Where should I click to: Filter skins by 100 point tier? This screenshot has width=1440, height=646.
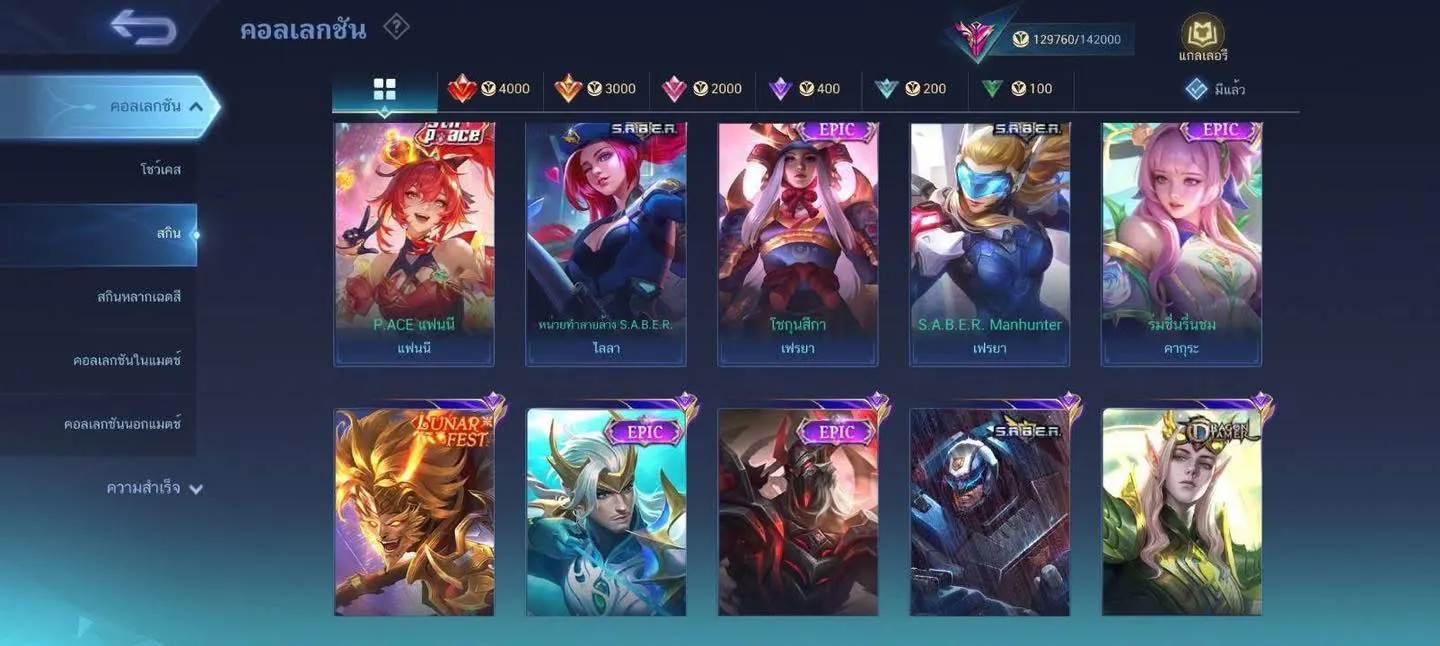(x=1017, y=89)
